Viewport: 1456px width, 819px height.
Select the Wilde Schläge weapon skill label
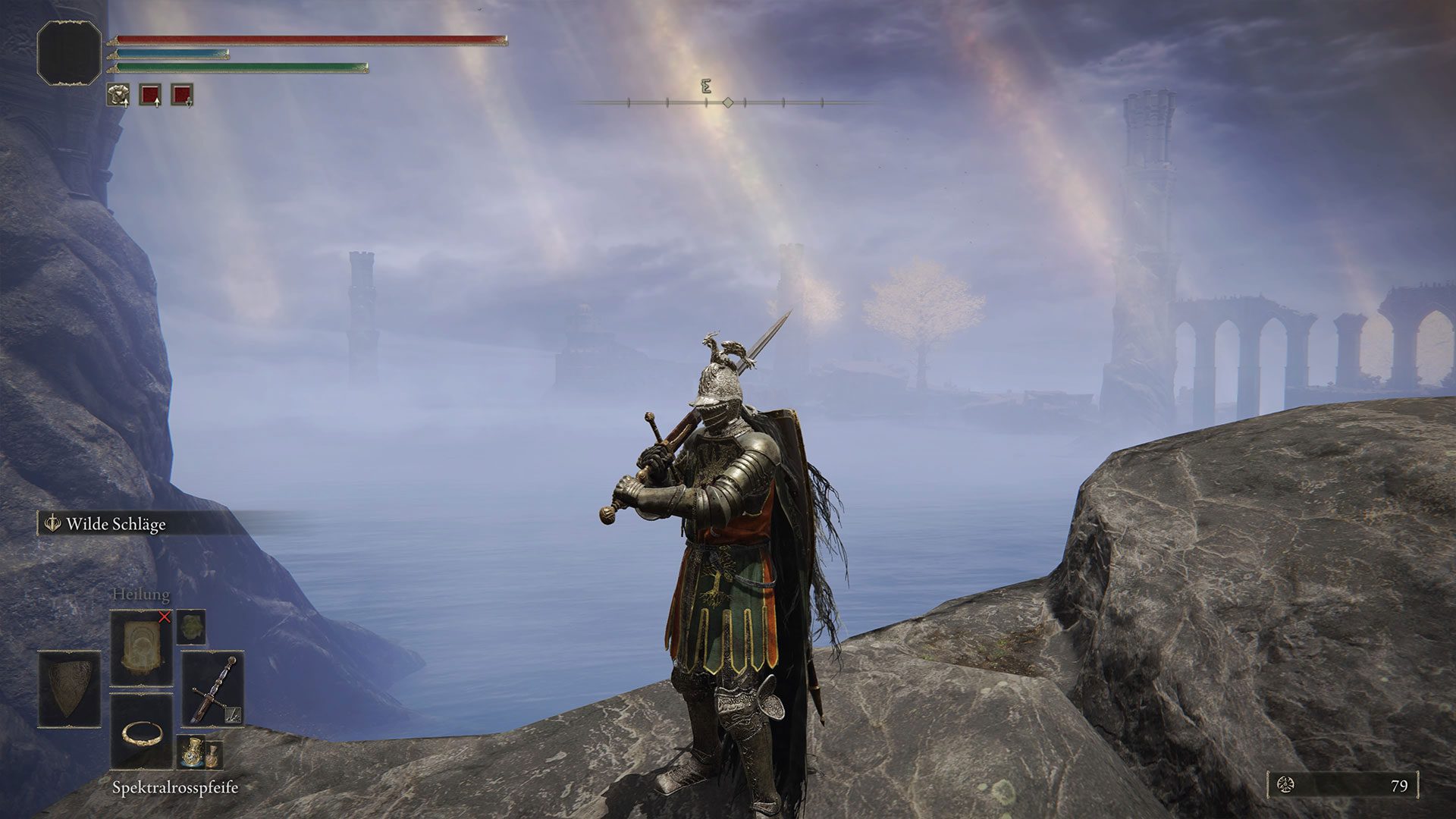tap(115, 524)
